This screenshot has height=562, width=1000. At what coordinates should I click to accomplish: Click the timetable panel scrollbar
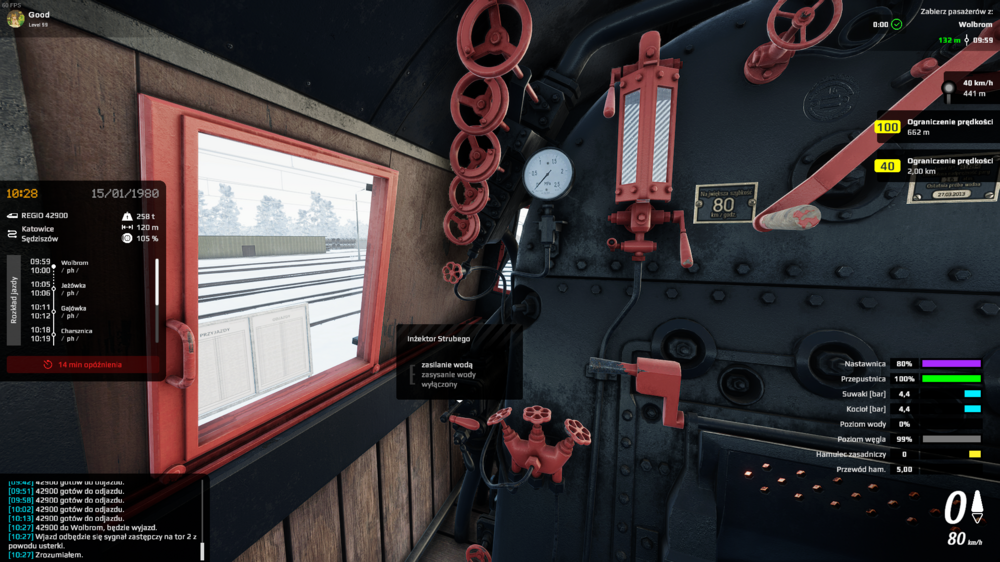click(156, 285)
